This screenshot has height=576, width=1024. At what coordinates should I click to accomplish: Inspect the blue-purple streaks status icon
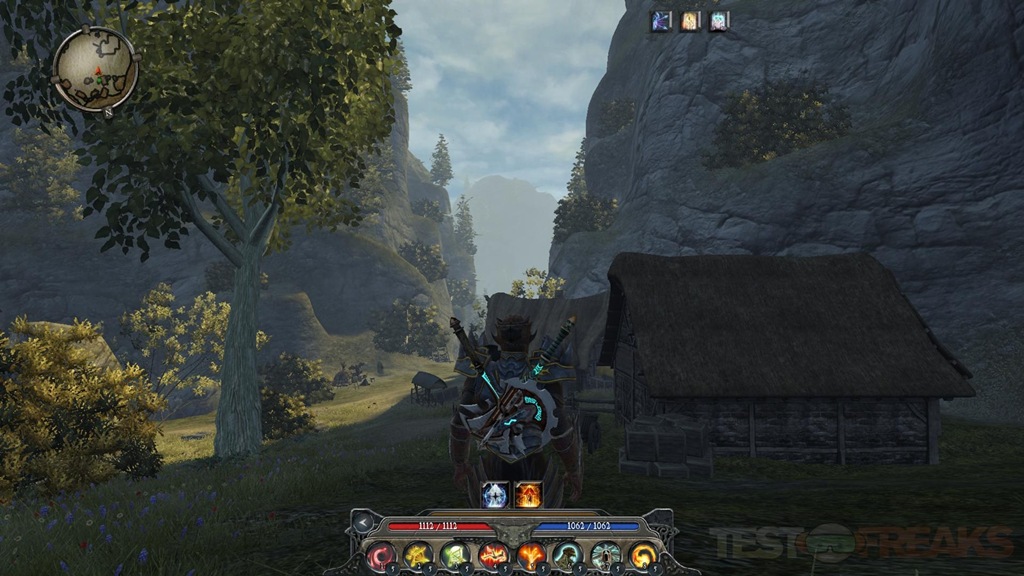[661, 21]
